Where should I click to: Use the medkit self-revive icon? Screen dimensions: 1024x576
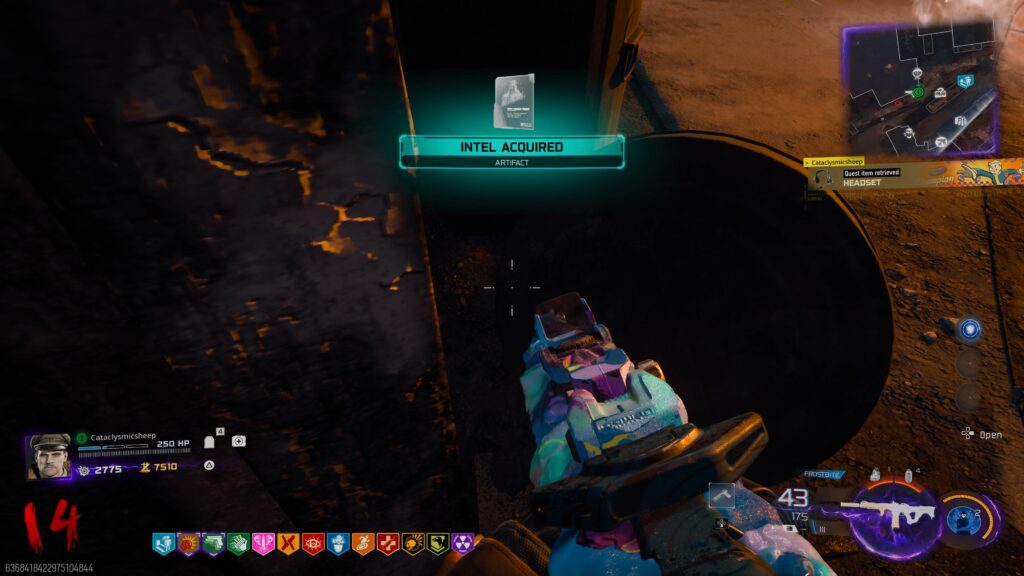238,441
